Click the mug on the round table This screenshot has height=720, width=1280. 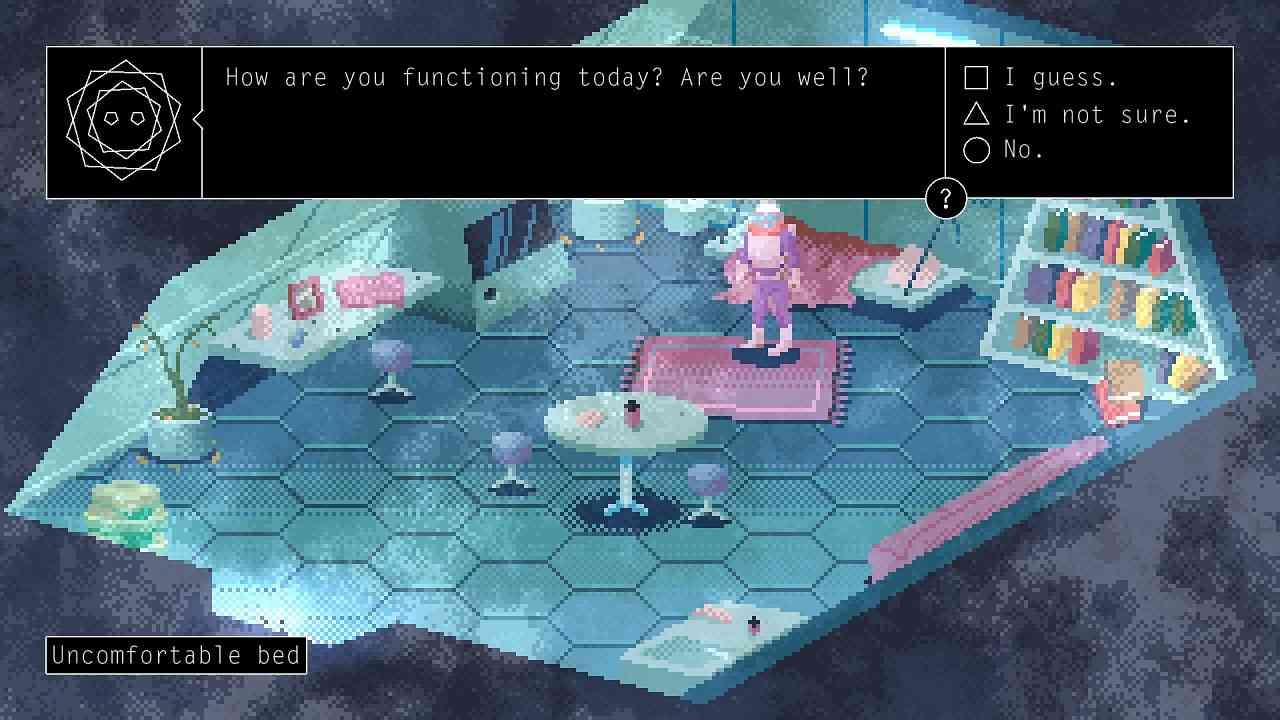[632, 410]
